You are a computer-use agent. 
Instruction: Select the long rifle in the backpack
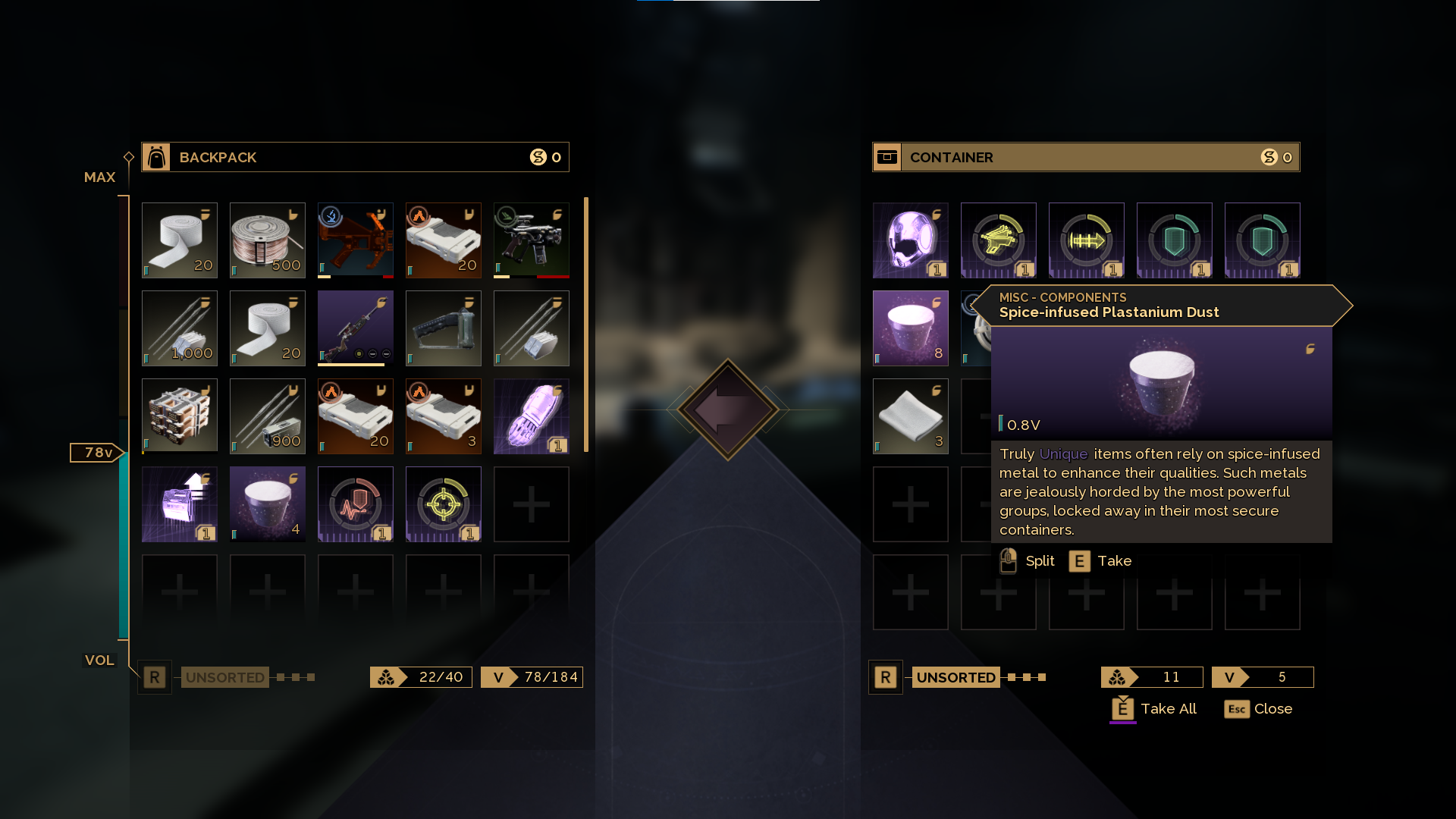355,328
